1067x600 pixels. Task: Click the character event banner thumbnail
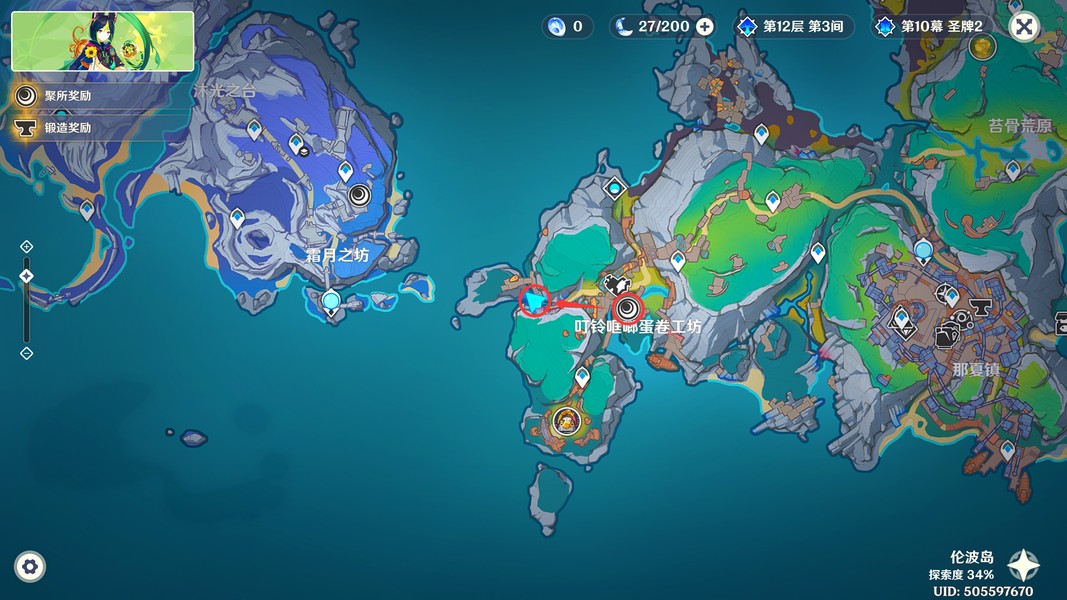[x=103, y=41]
